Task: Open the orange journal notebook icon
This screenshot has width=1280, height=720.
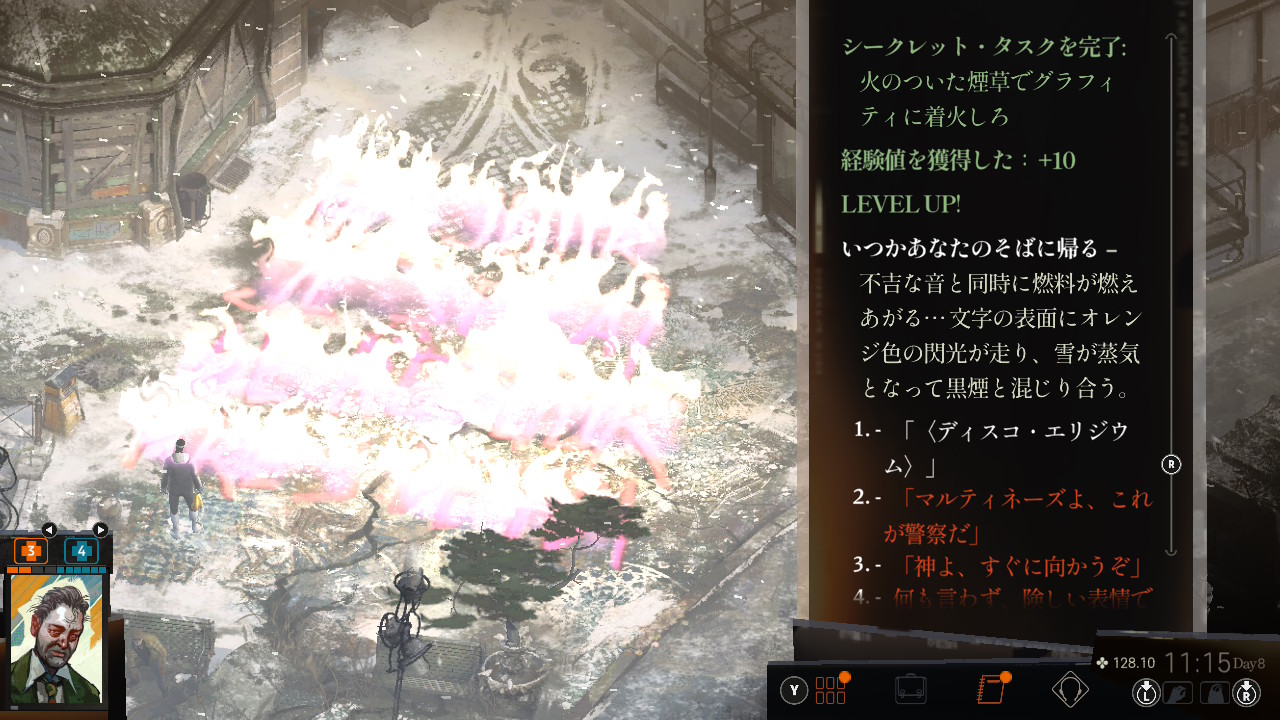Action: (989, 690)
